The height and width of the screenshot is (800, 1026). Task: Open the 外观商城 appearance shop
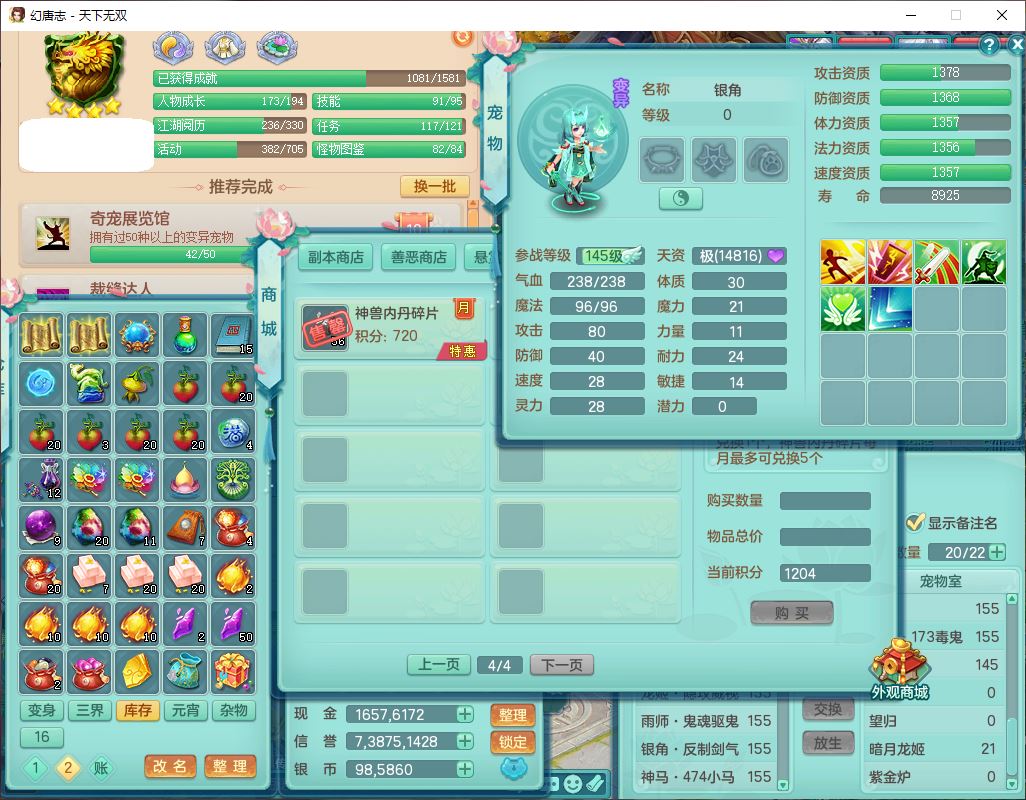click(x=899, y=670)
